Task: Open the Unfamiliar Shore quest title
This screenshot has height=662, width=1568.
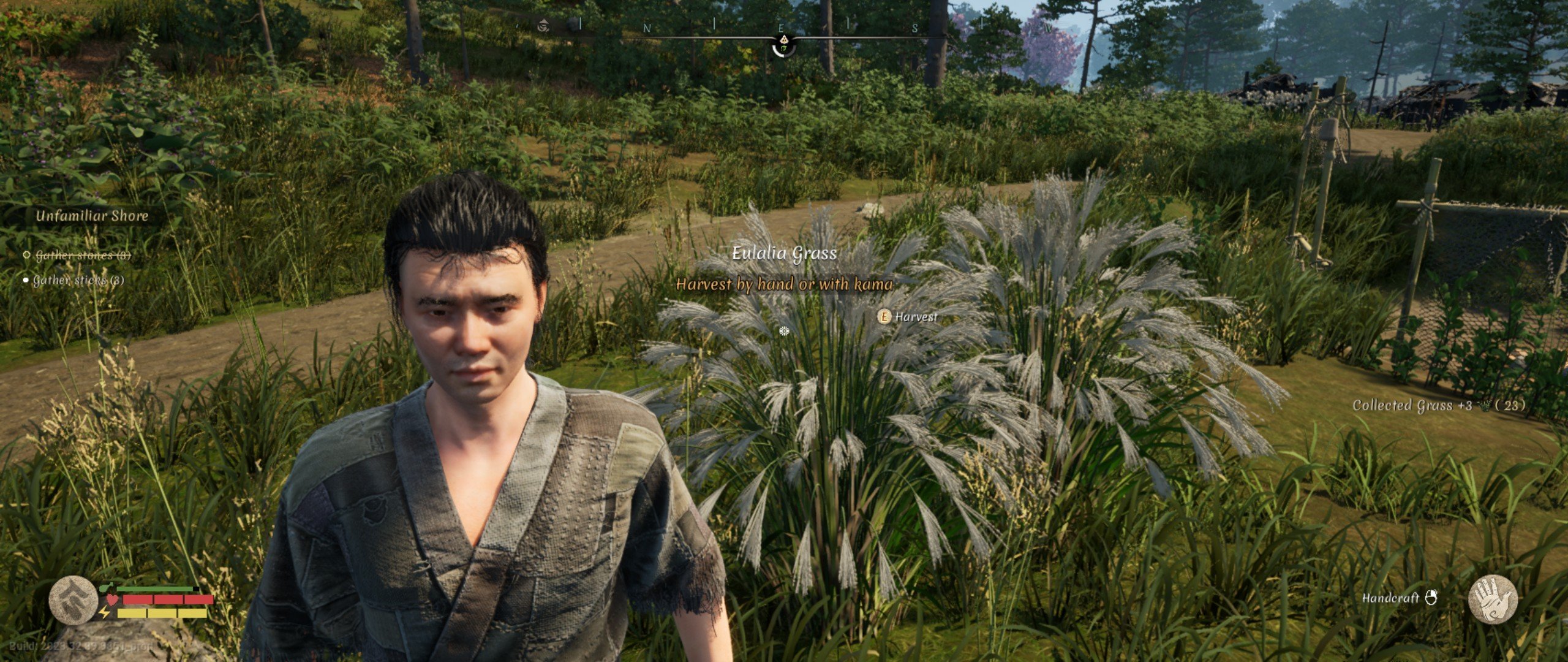Action: [x=92, y=216]
